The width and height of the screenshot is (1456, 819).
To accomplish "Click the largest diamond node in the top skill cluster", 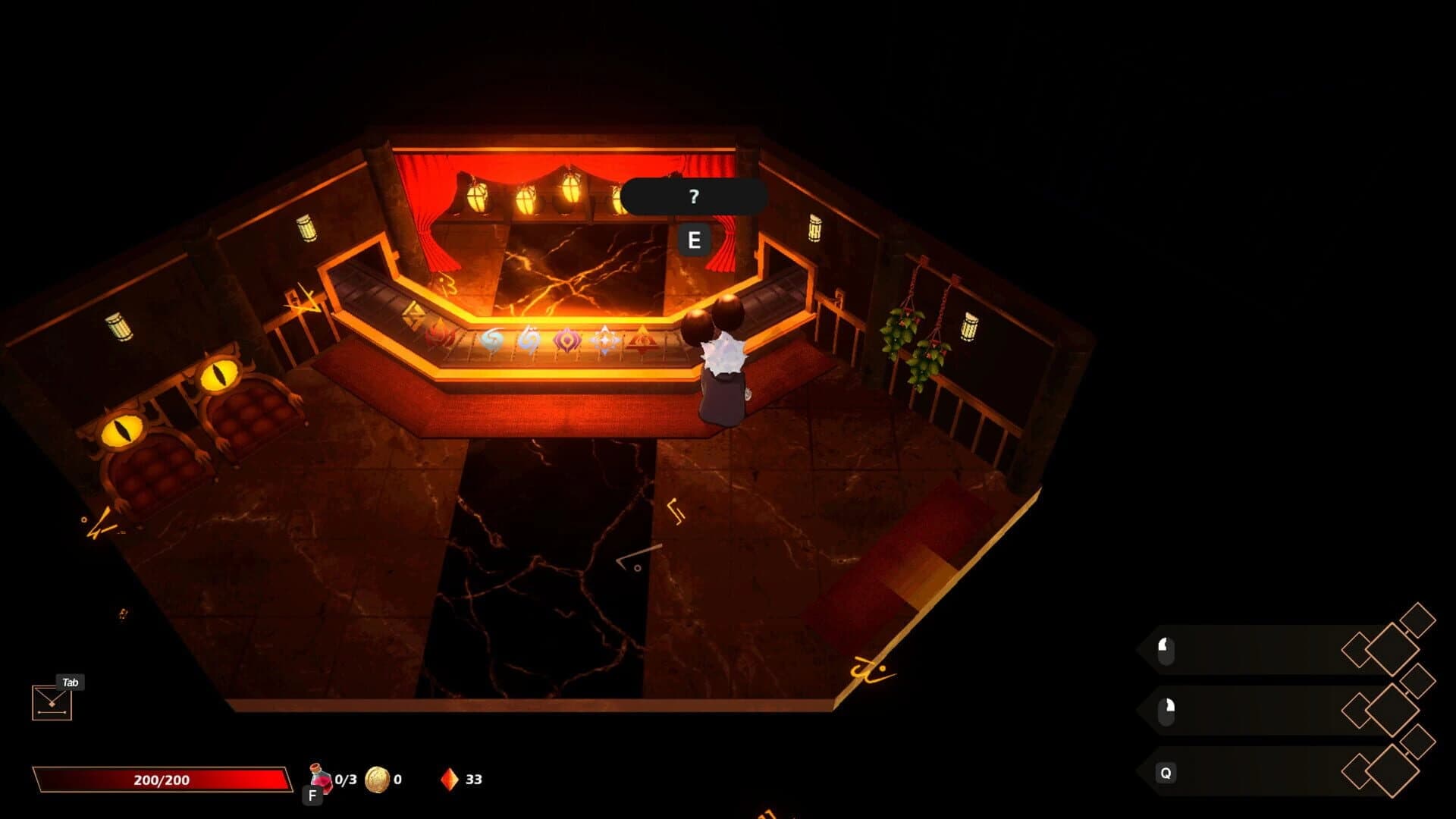I will coord(1392,650).
